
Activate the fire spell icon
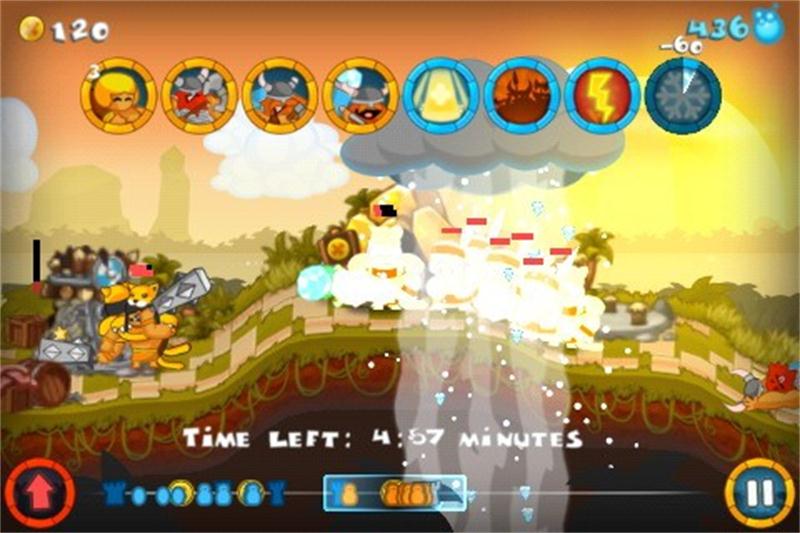pos(522,96)
